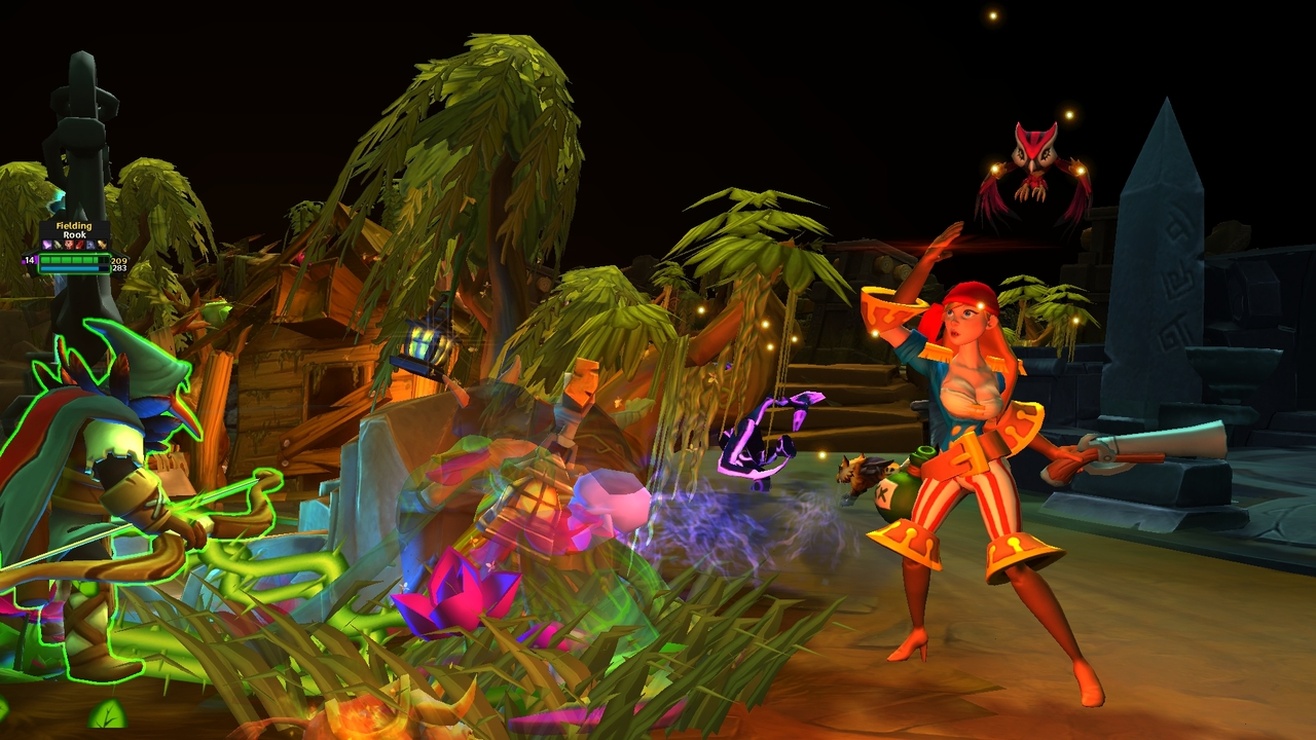This screenshot has height=740, width=1316.
Task: Click Fielding Rook's name label
Action: tap(73, 228)
